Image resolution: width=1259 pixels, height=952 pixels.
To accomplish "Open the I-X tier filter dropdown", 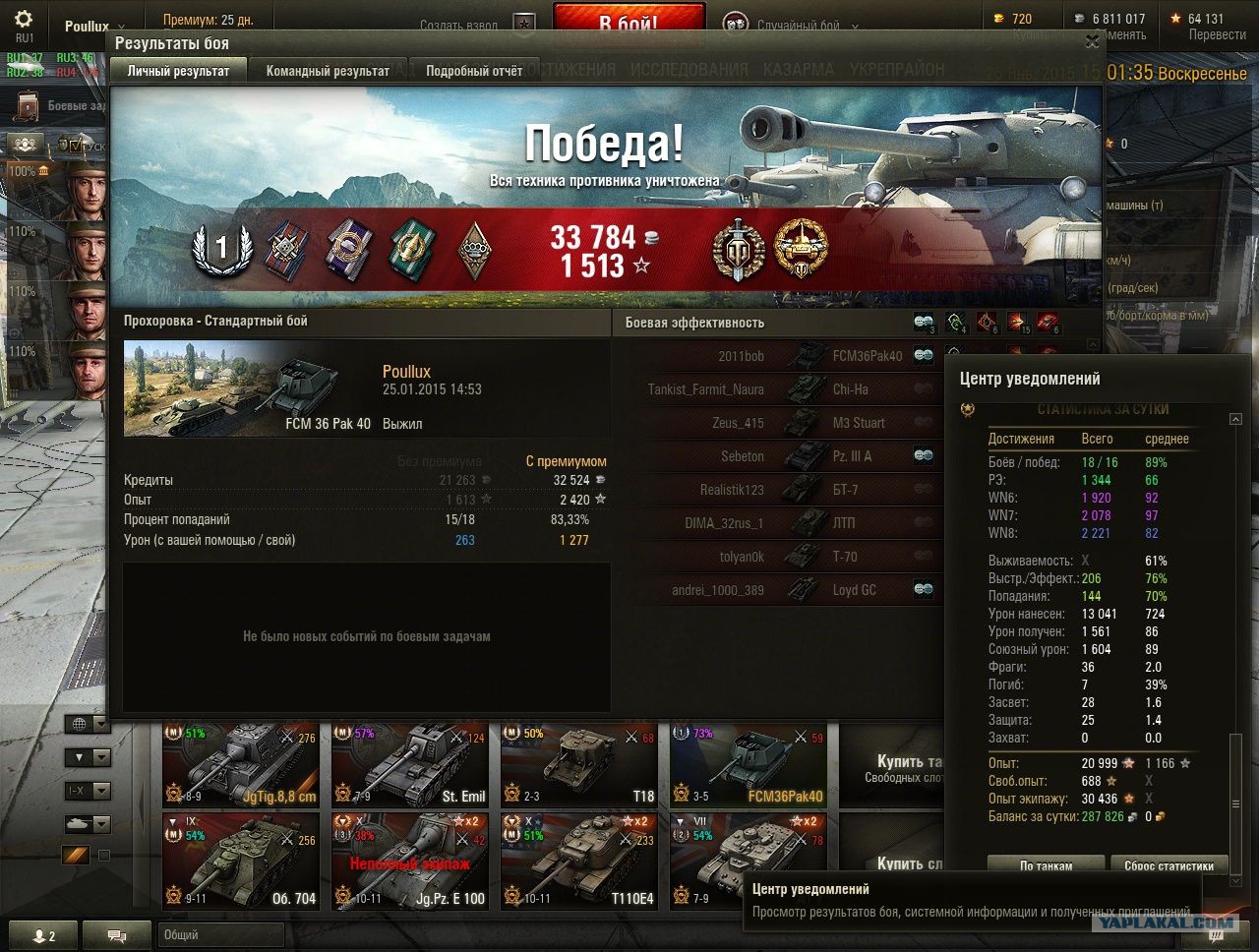I will 87,791.
